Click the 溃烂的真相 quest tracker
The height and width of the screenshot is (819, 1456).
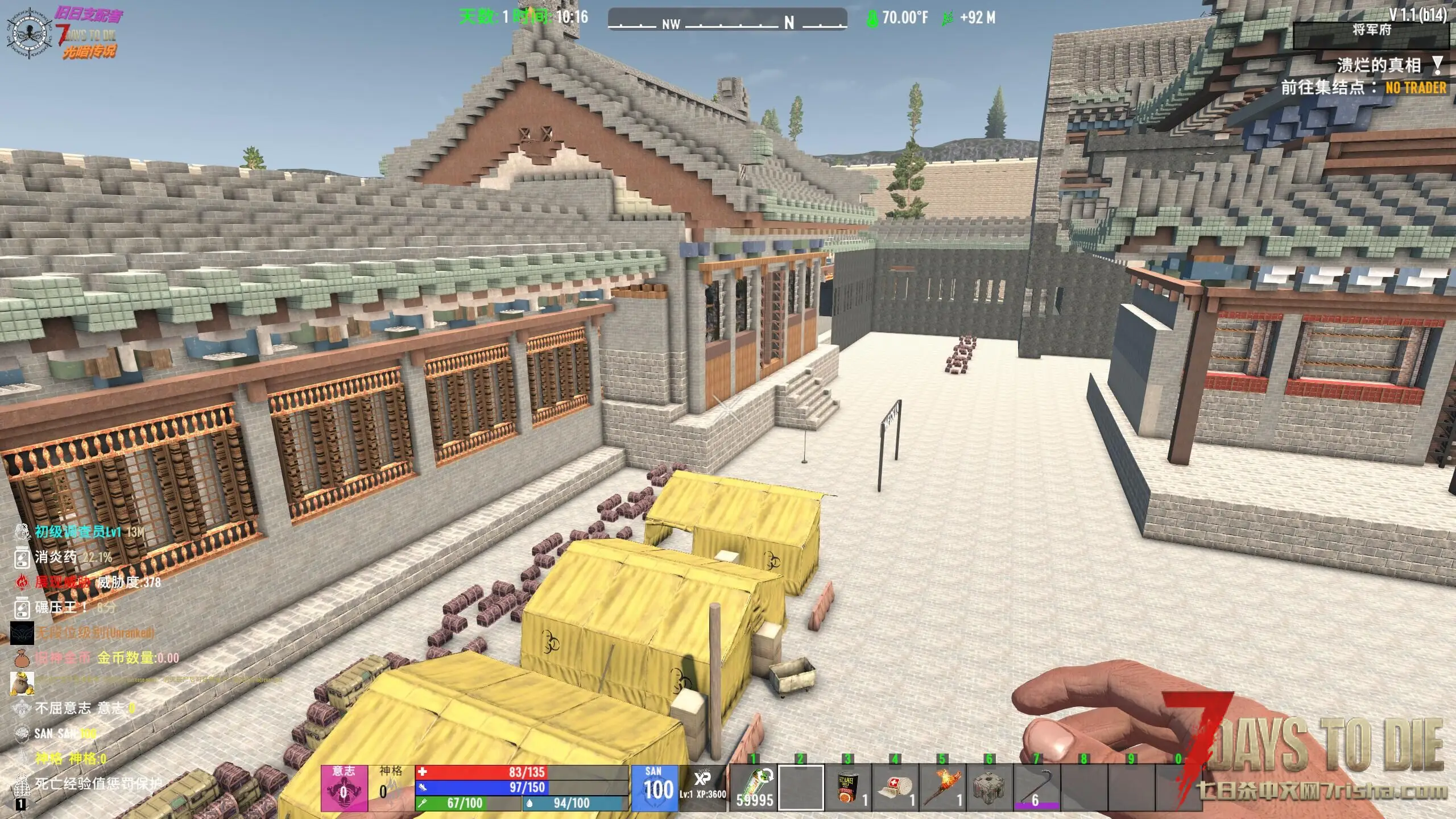(1378, 65)
